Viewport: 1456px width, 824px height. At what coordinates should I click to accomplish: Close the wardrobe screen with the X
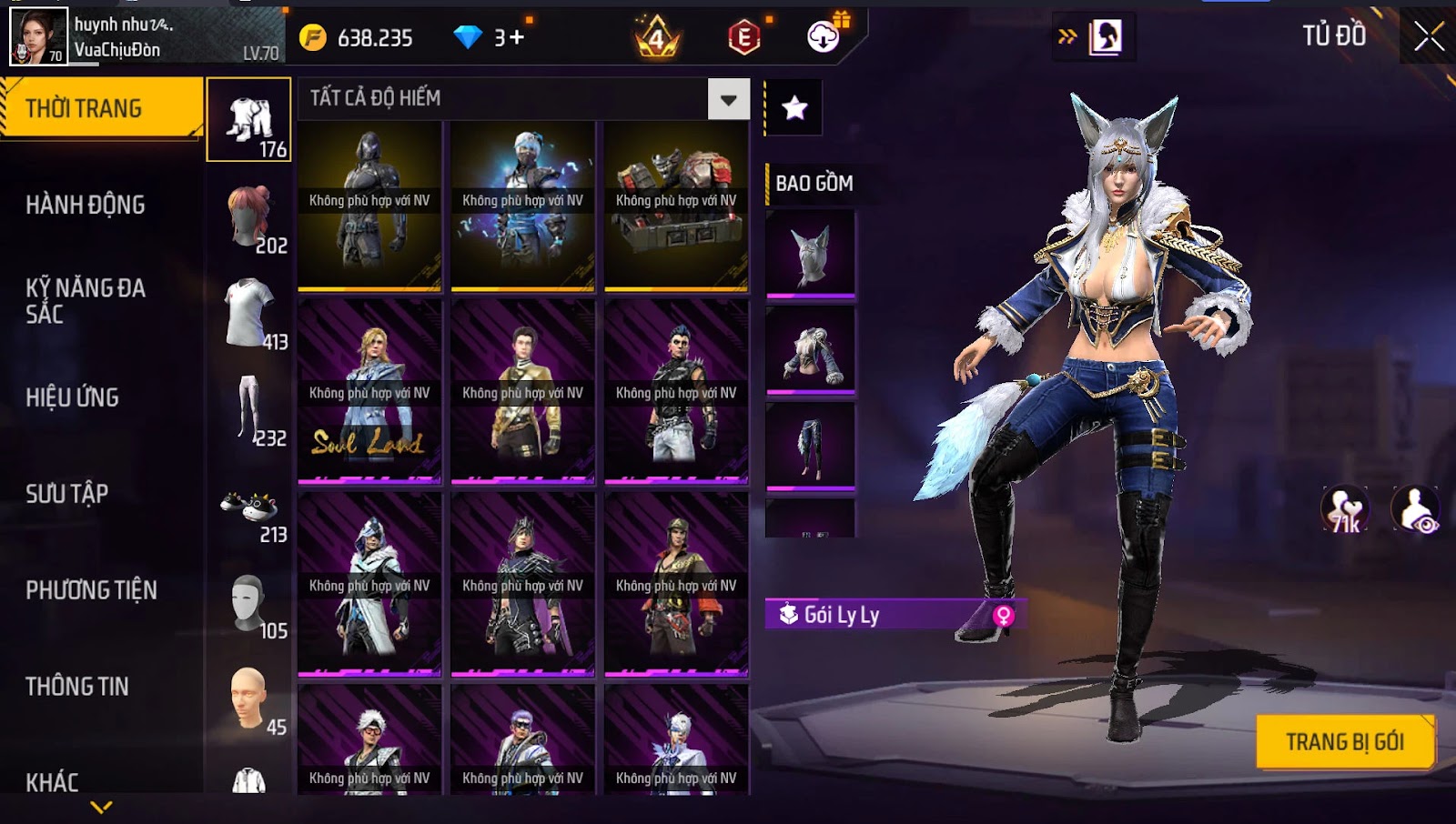click(1429, 36)
